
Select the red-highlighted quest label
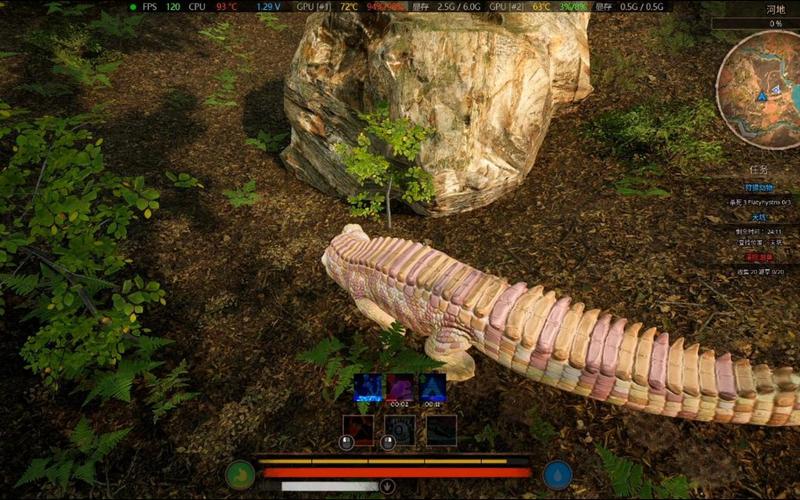pos(762,256)
